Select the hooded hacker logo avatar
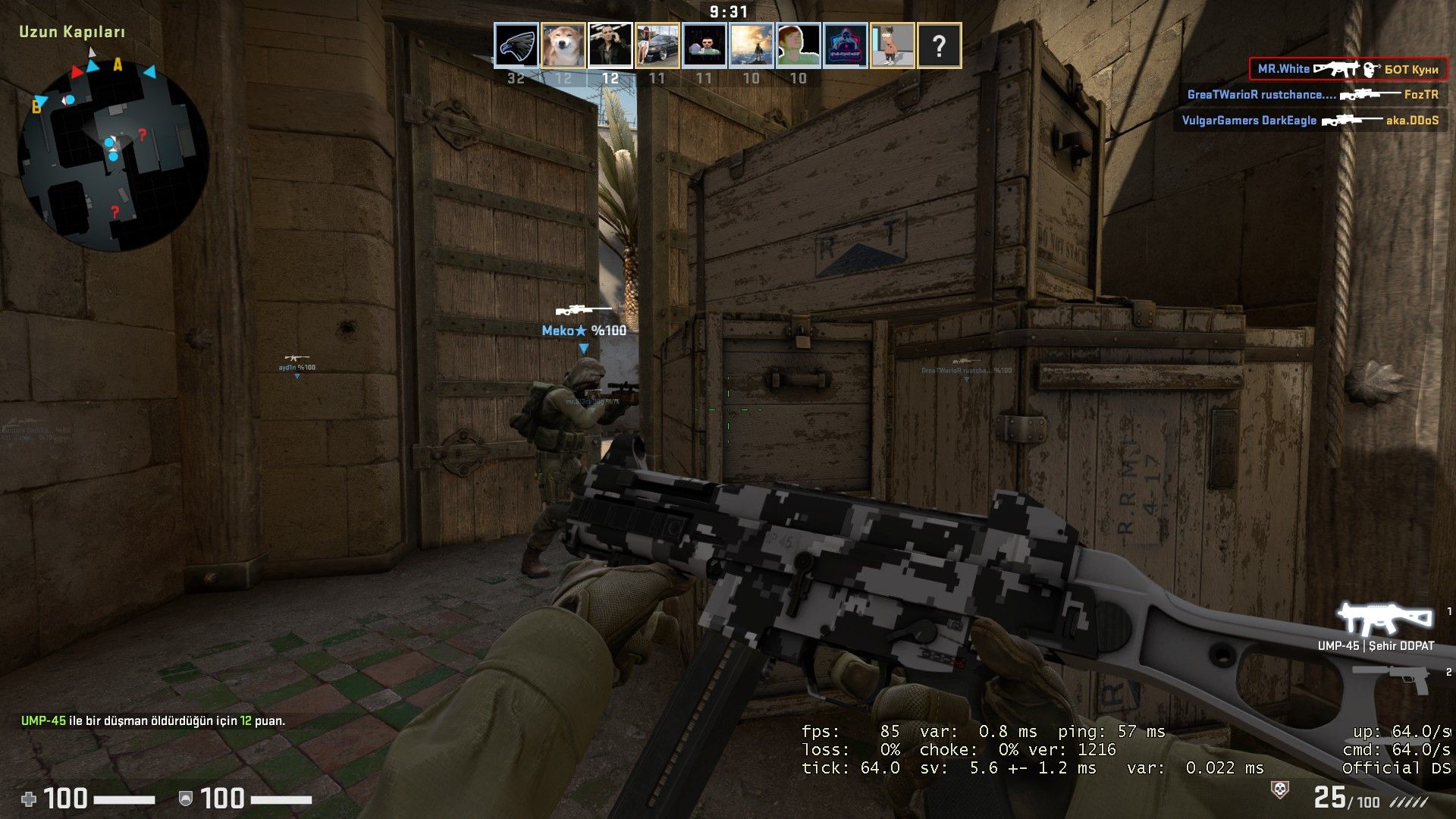The image size is (1456, 819). 846,45
